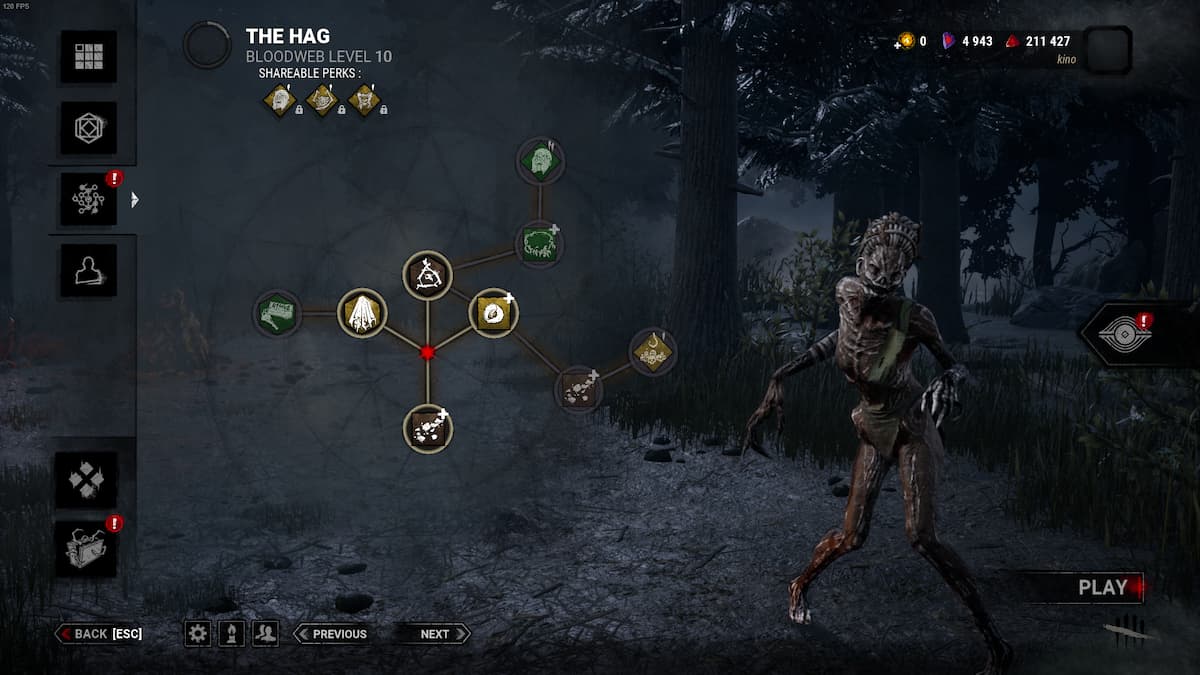This screenshot has height=675, width=1200.
Task: Go back with the BACK button
Action: [x=99, y=634]
